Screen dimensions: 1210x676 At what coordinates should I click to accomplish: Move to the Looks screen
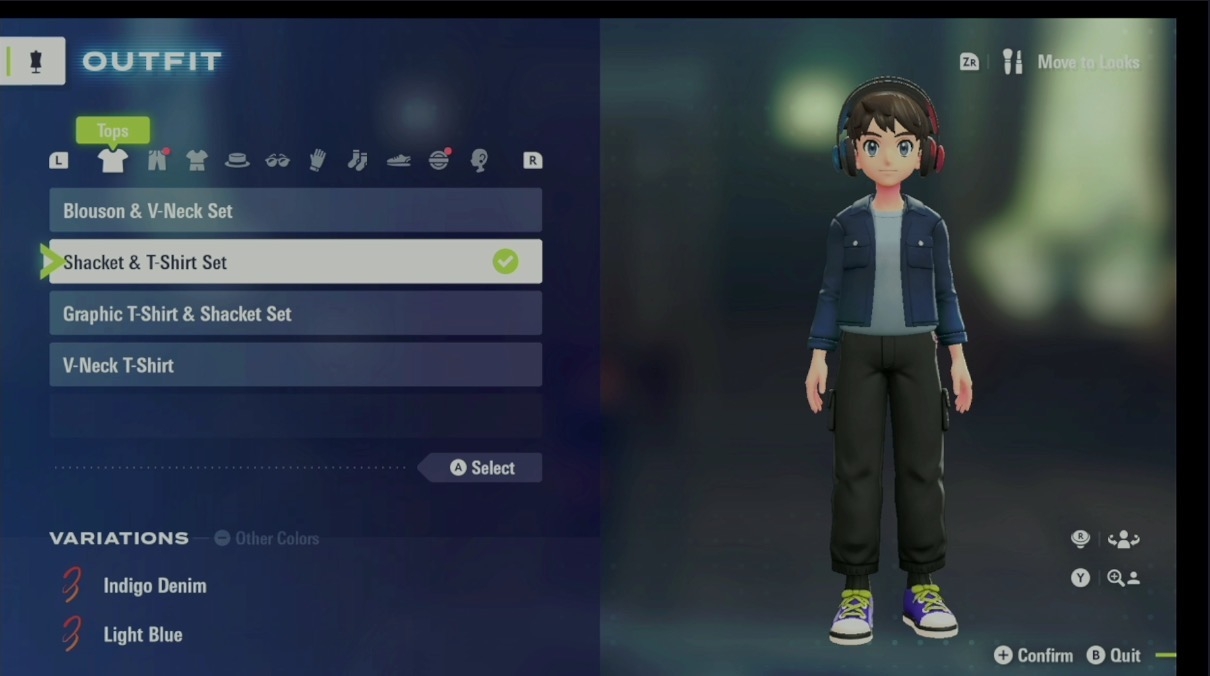1074,62
